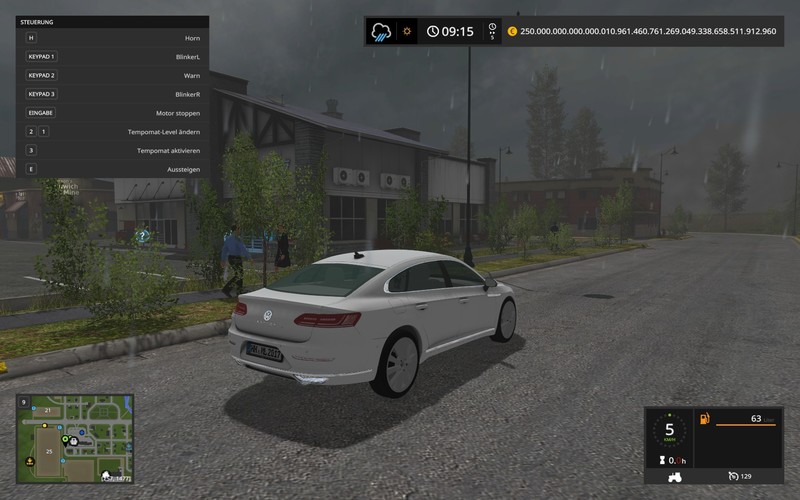Image resolution: width=800 pixels, height=500 pixels.
Task: Click the green player marker on minimap
Action: click(x=65, y=439)
